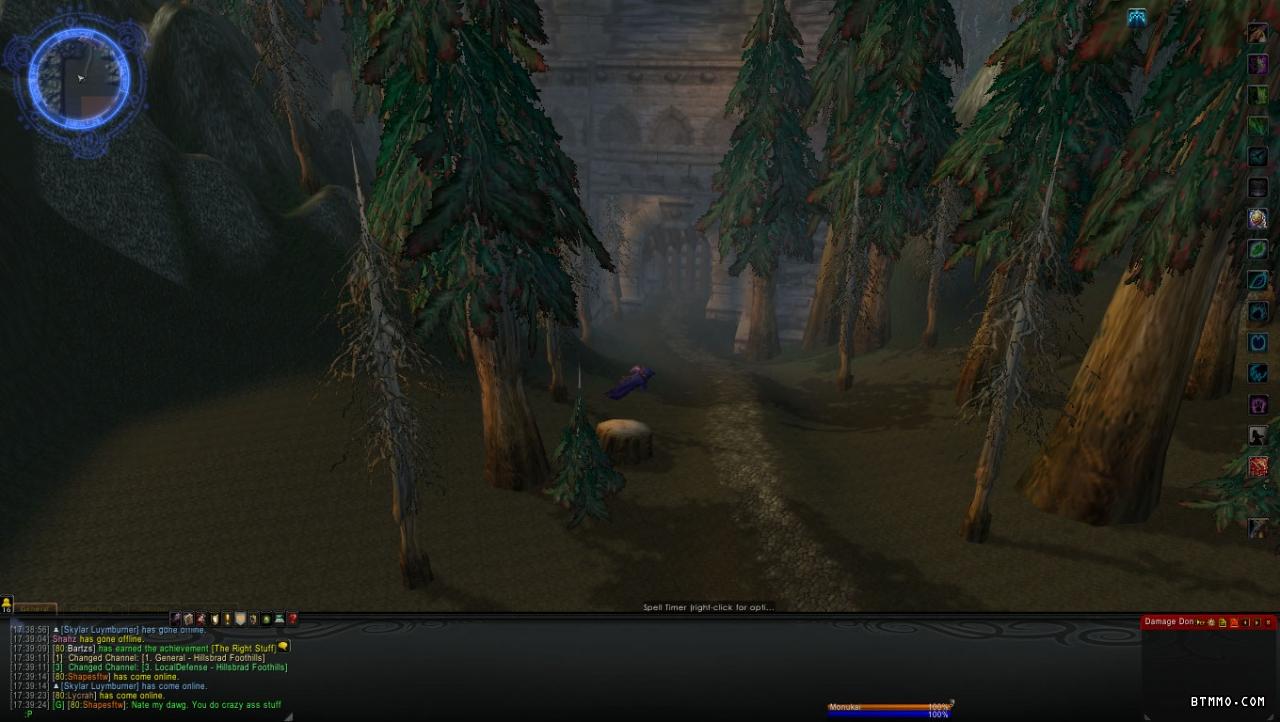Go to previous damage meter segment arrow

[x=1246, y=622]
